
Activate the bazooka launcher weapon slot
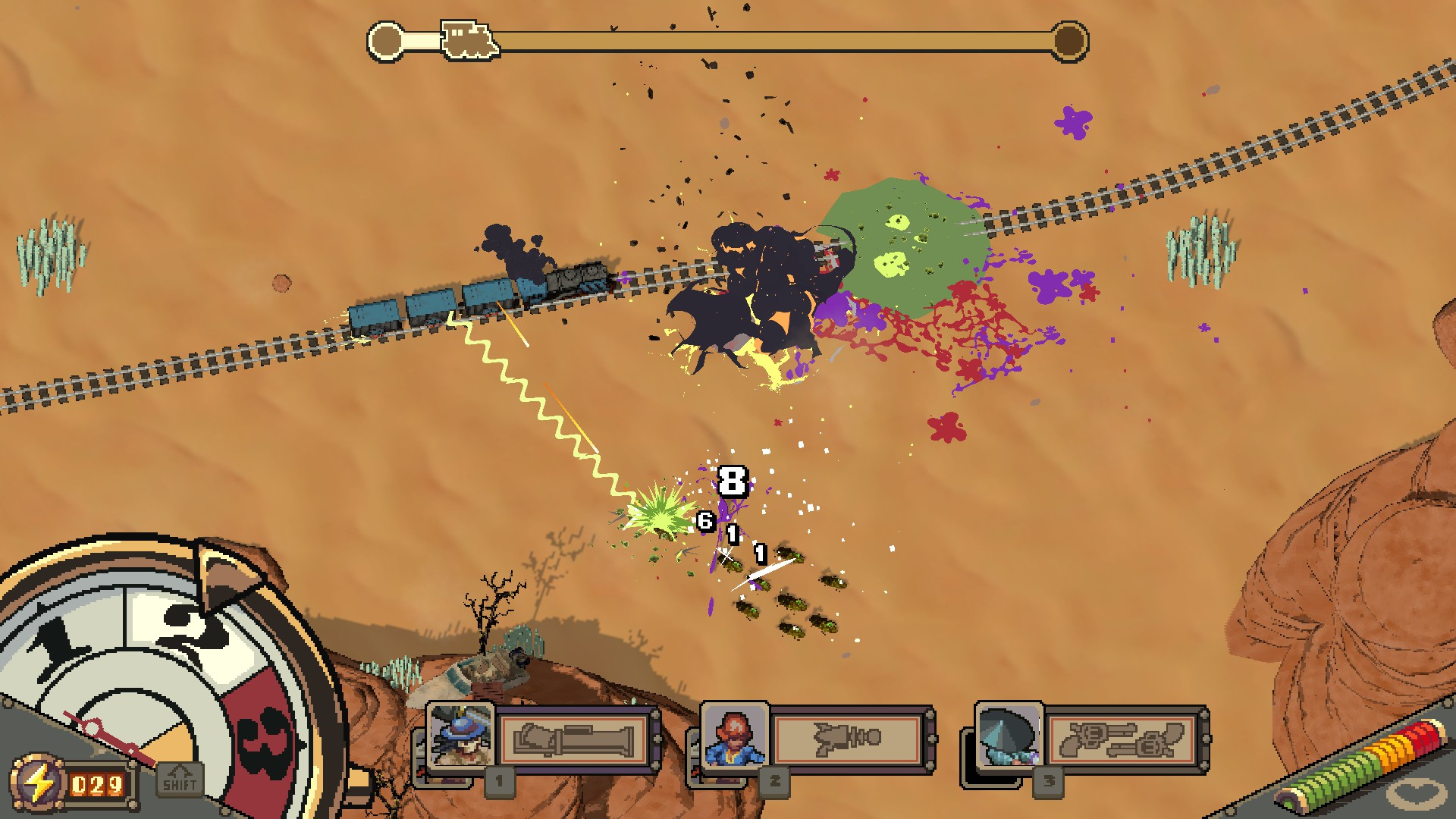pos(574,739)
